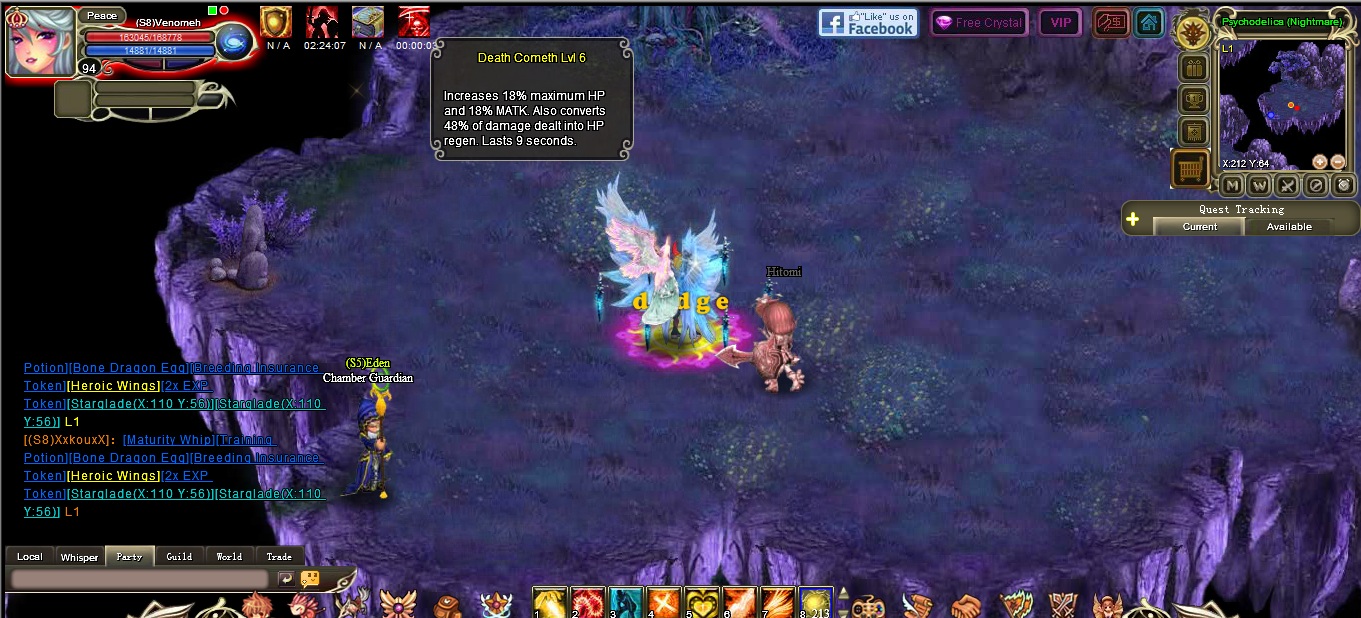Screen dimensions: 1361x618
Task: Click the M button under the minimap
Action: [1232, 185]
